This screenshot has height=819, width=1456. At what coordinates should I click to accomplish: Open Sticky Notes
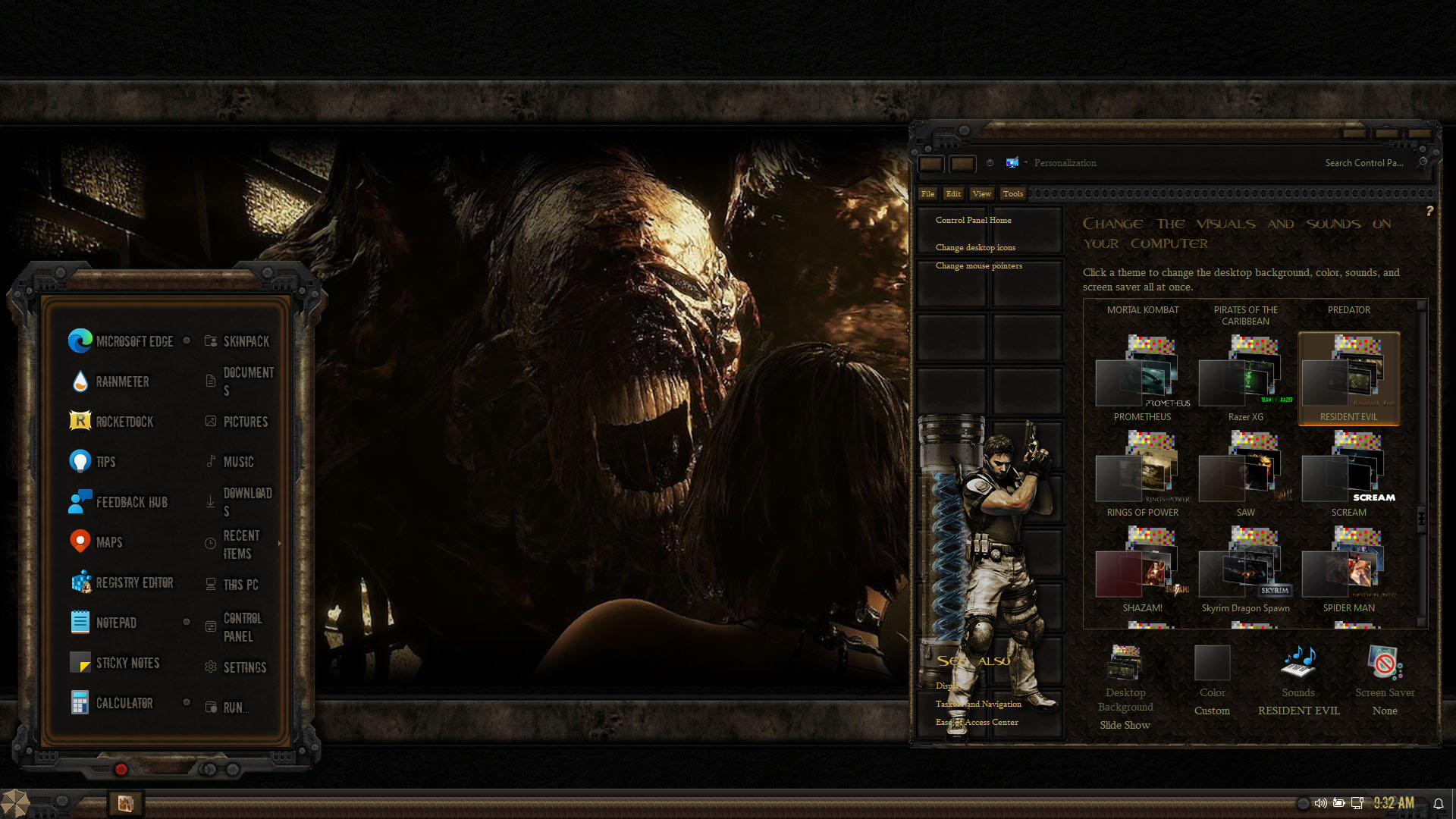click(115, 663)
